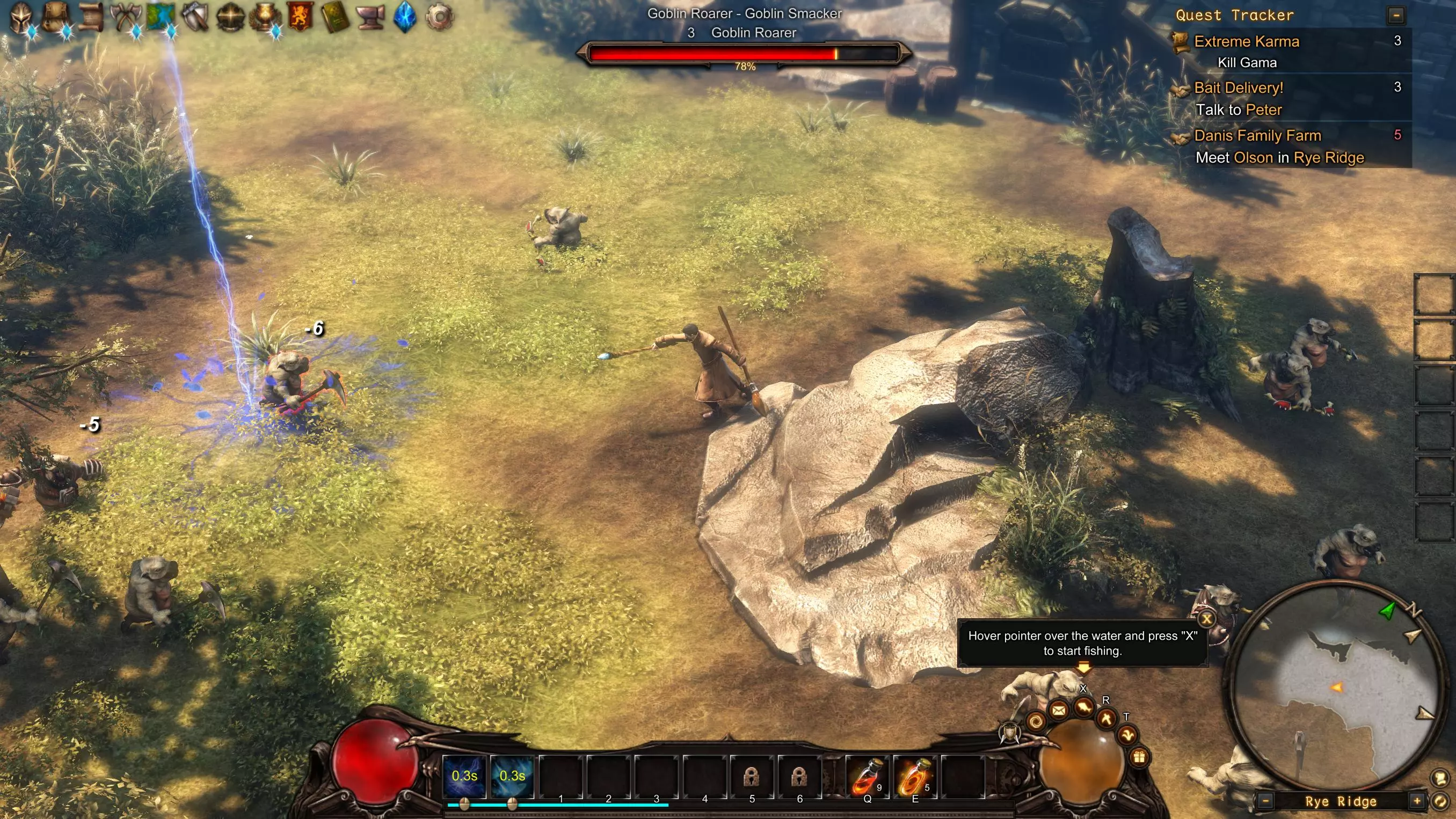Open the anvil crafting icon
The image size is (1456, 819).
(371, 17)
